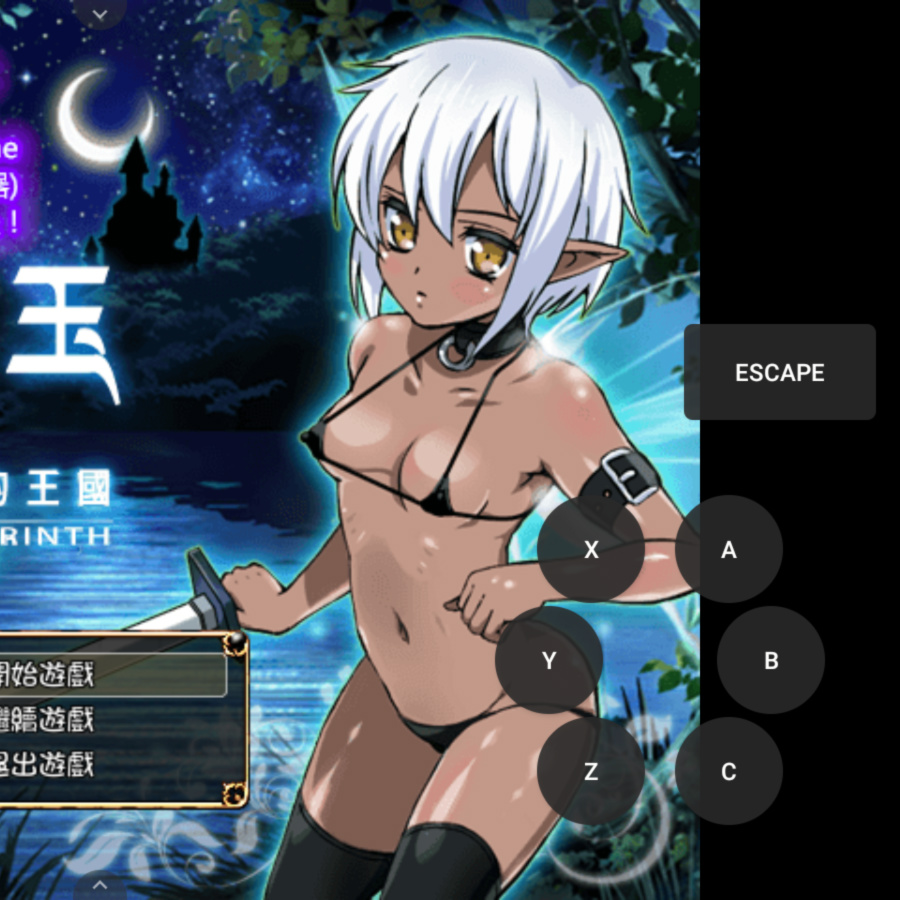Click 退出遊戲 to quit the game
The width and height of the screenshot is (900, 900).
[x=60, y=766]
